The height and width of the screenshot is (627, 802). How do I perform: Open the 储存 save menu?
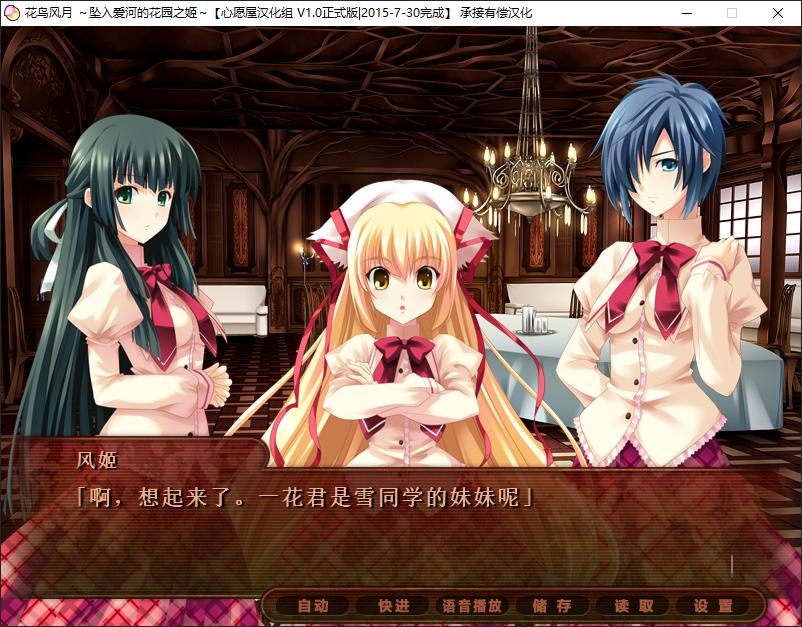[552, 606]
